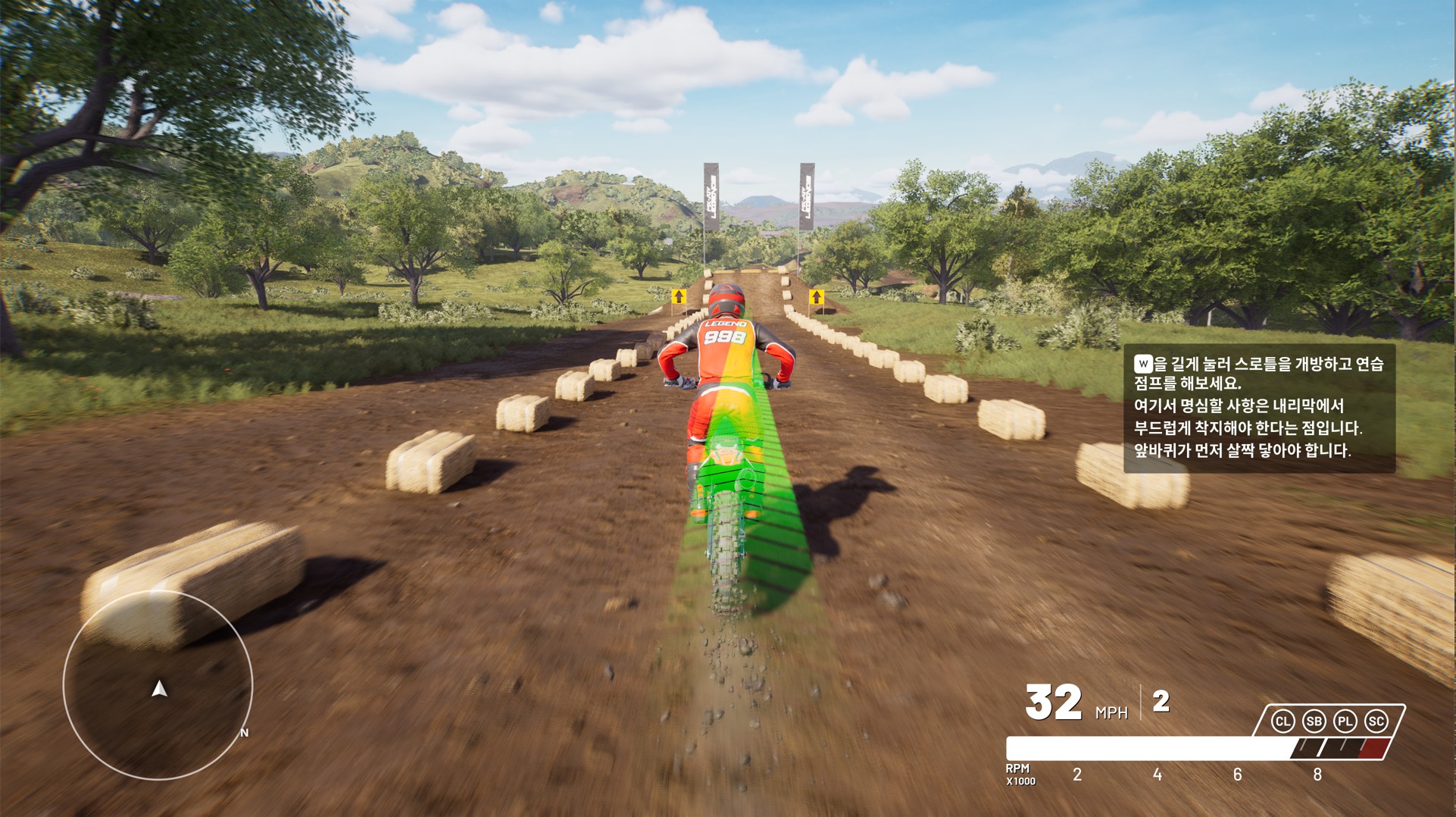Select the SB indicator icon
The image size is (1456, 817).
tap(1314, 721)
